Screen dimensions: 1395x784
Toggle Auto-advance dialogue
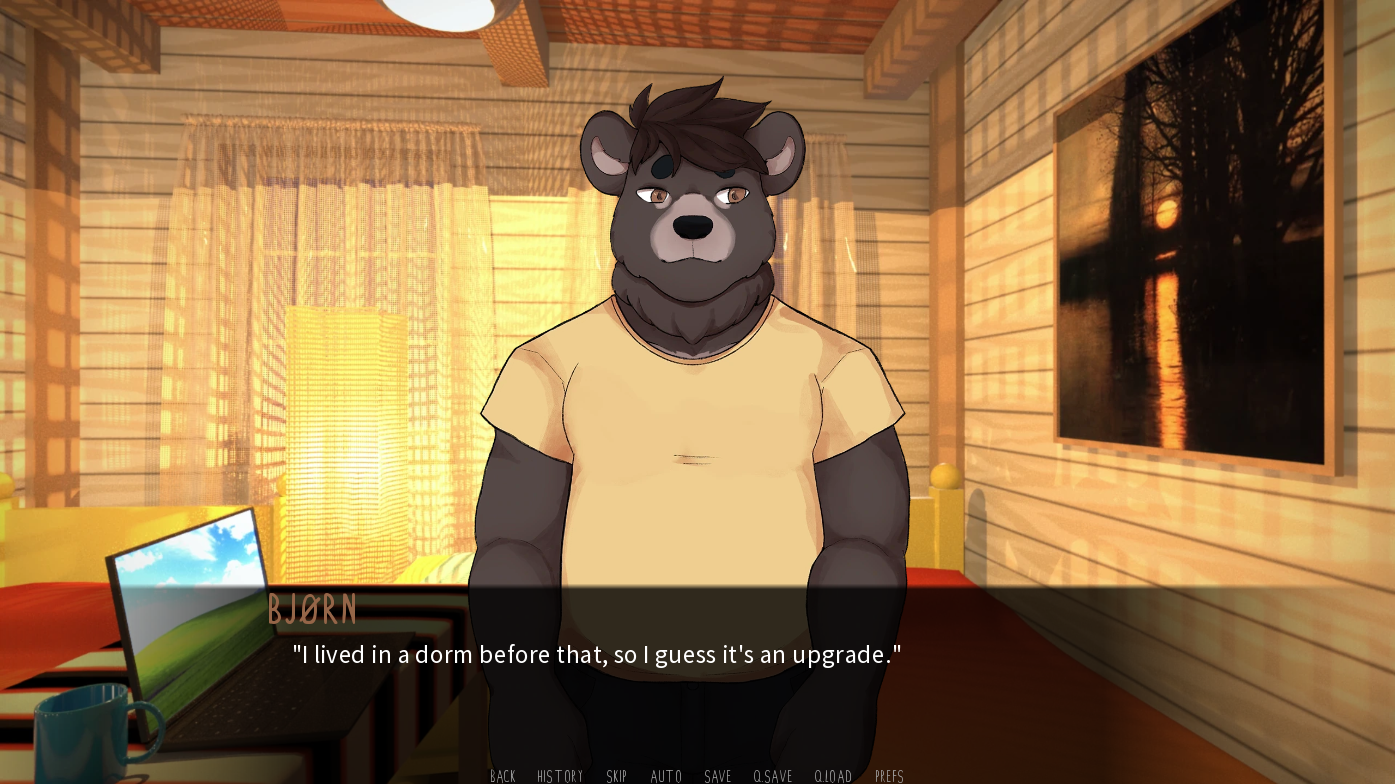point(666,776)
